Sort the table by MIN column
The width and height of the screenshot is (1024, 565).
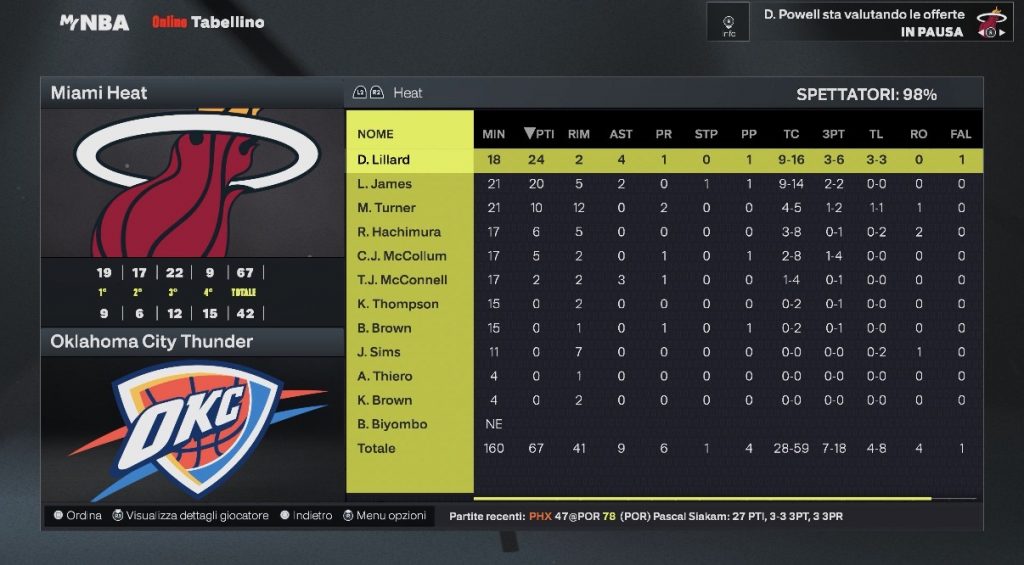pos(493,134)
